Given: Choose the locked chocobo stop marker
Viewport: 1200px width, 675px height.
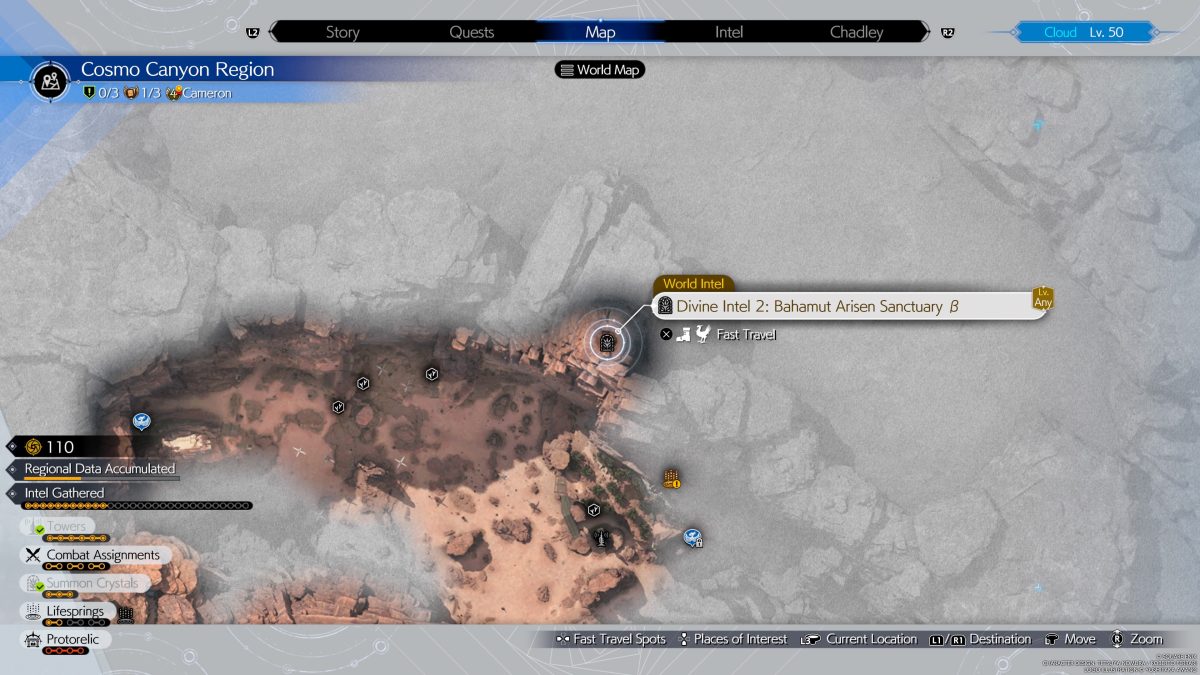Looking at the screenshot, I should (x=692, y=538).
